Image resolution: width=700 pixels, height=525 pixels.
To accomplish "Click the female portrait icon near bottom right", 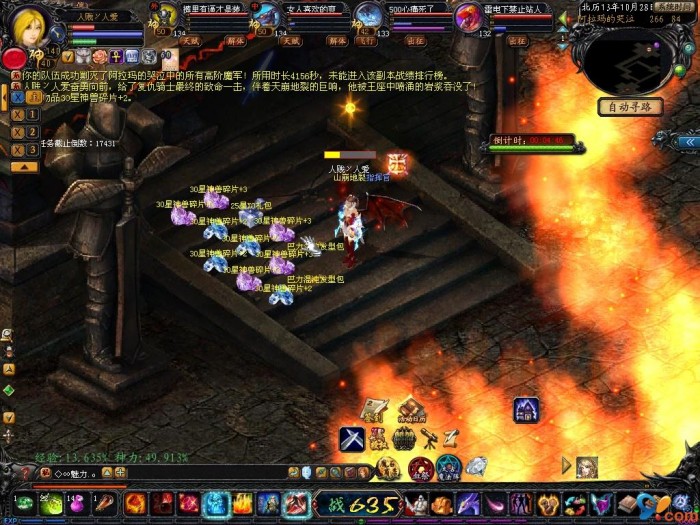I will point(587,466).
